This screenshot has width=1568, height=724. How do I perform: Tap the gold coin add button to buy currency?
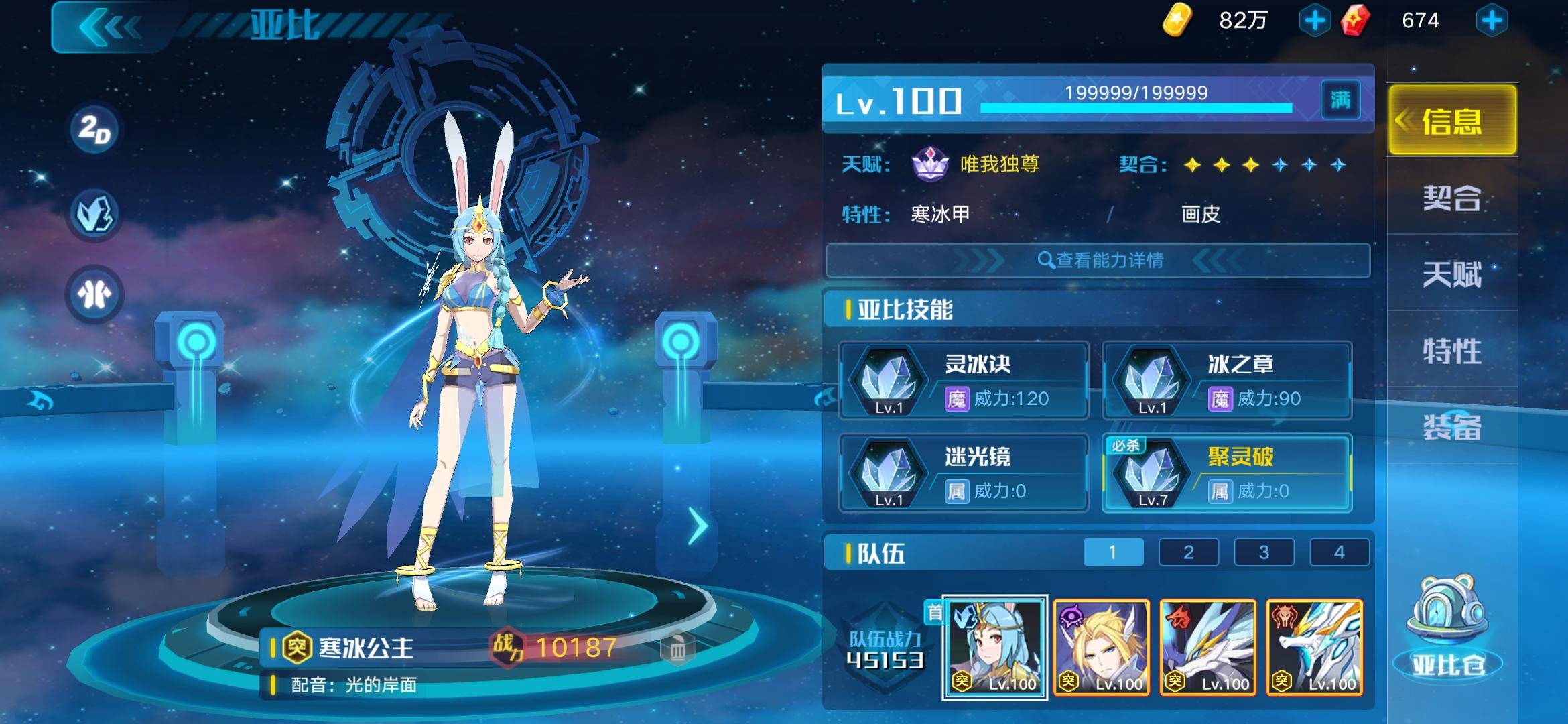click(x=1315, y=20)
